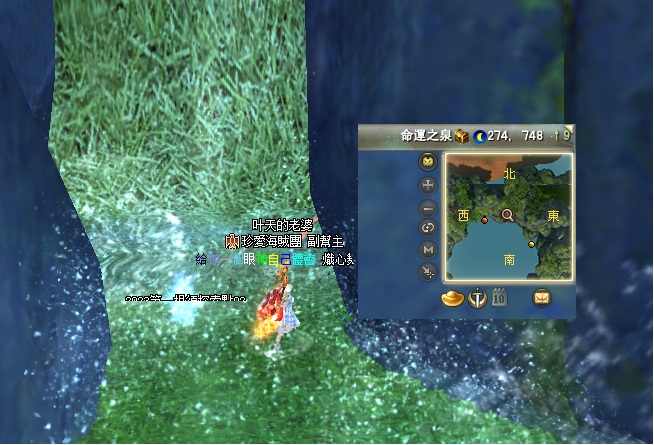Image resolution: width=654 pixels, height=445 pixels.
Task: Open the world map with the M button
Action: (x=429, y=249)
